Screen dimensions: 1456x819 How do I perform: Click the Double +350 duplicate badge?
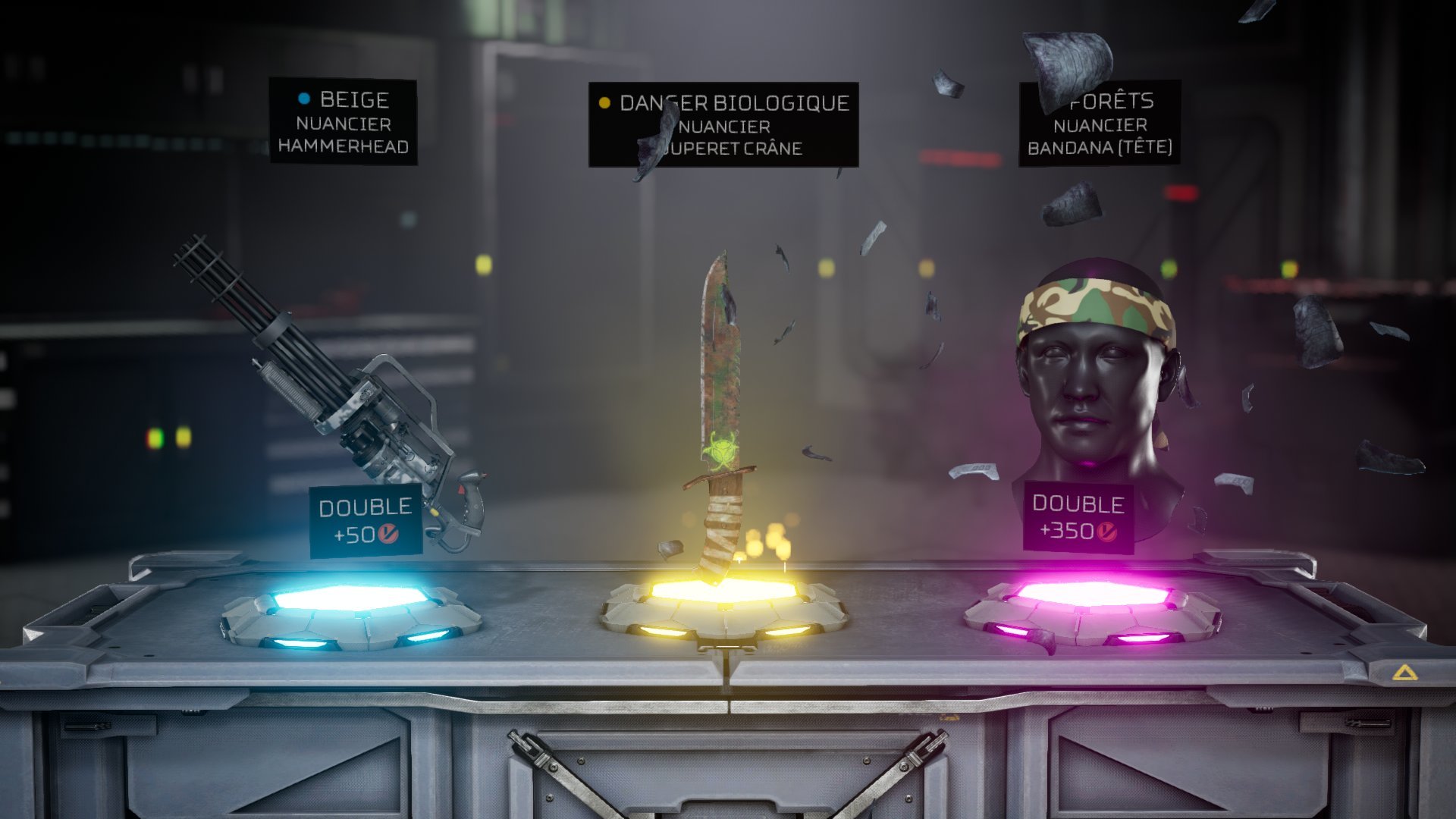pyautogui.click(x=1078, y=517)
